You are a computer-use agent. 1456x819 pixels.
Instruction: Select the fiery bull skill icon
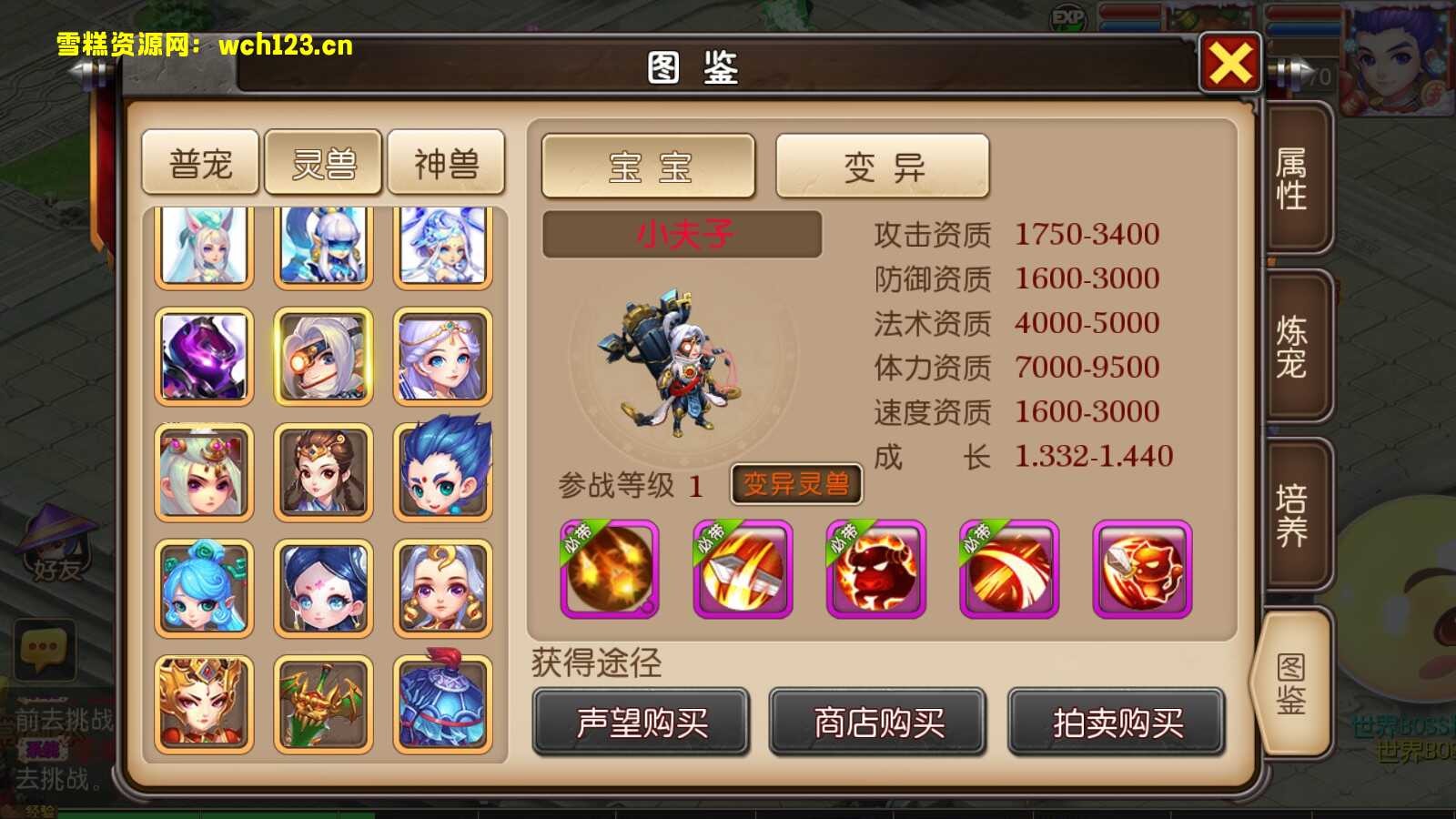[x=875, y=569]
